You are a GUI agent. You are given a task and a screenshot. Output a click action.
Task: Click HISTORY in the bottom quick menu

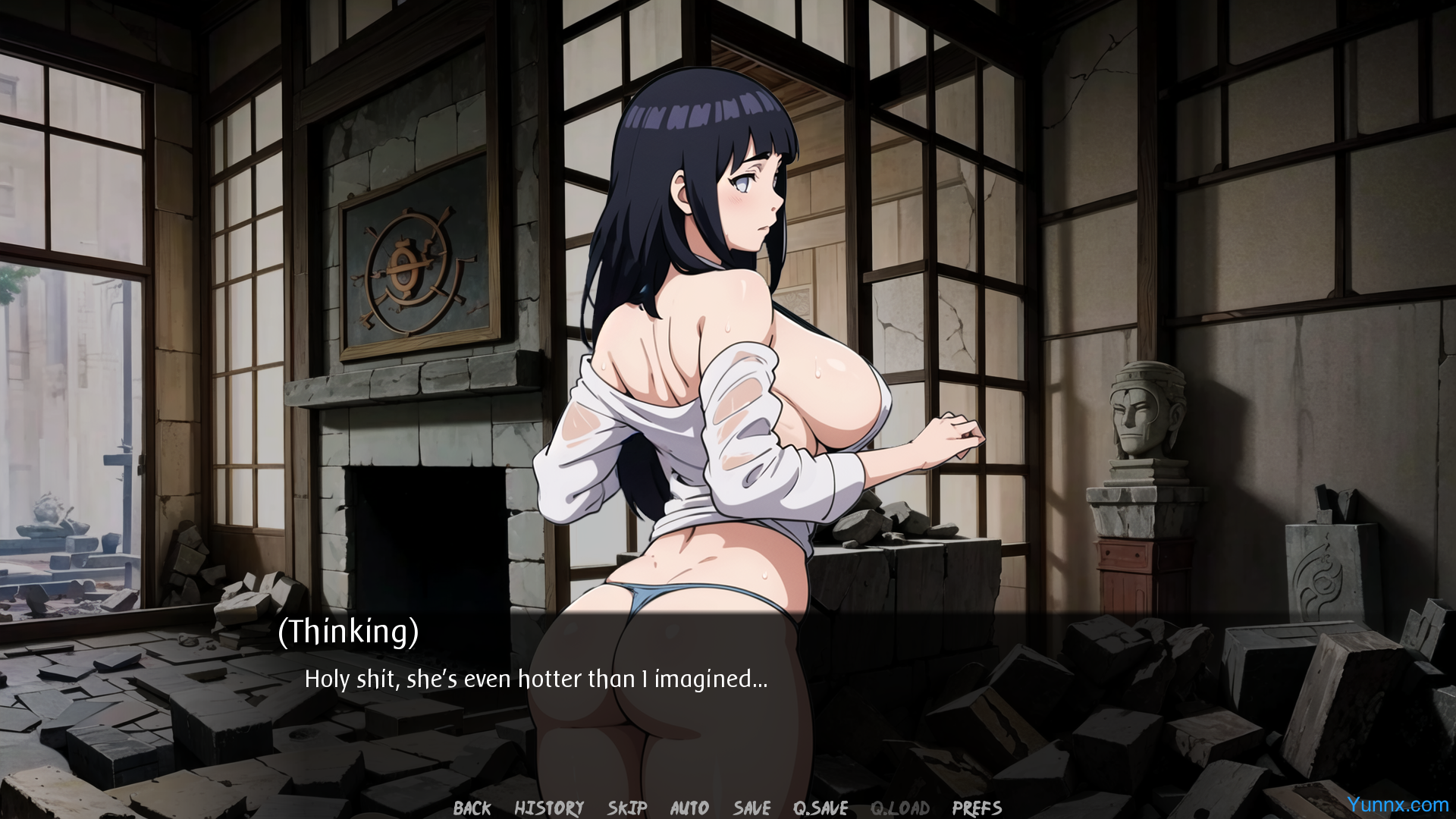tap(548, 808)
